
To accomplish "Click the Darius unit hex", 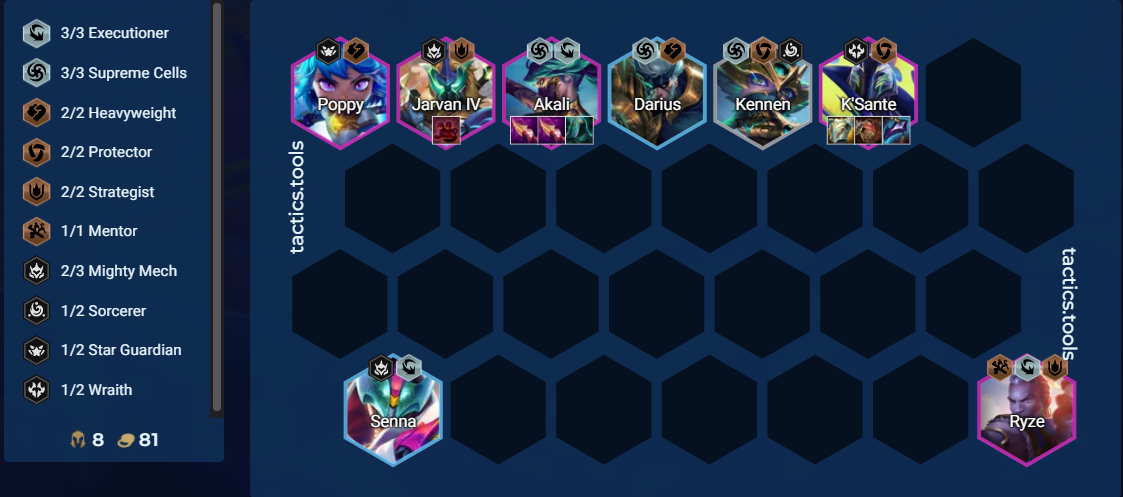I will click(x=657, y=94).
